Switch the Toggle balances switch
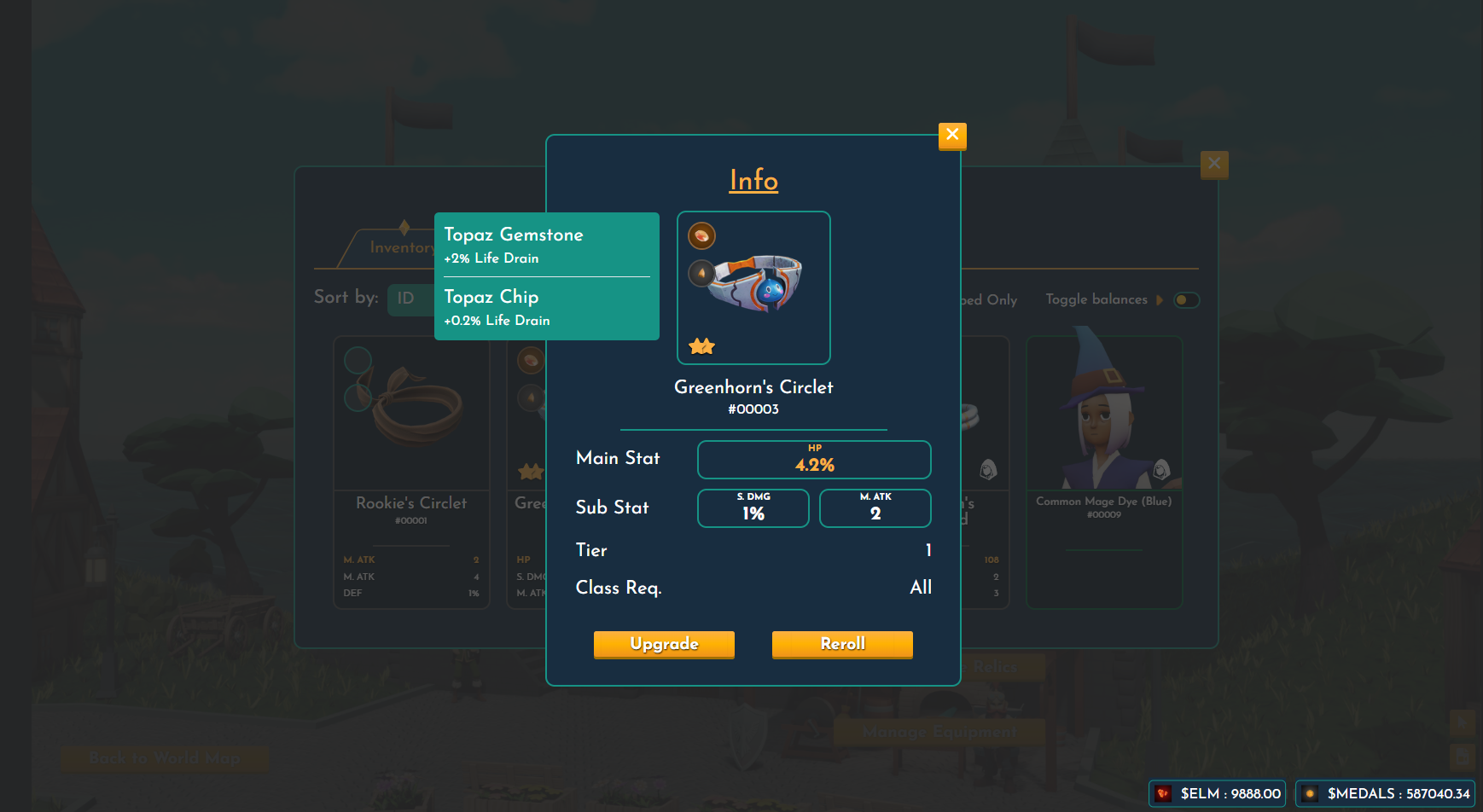Screen dimensions: 1483x812 tap(1186, 300)
